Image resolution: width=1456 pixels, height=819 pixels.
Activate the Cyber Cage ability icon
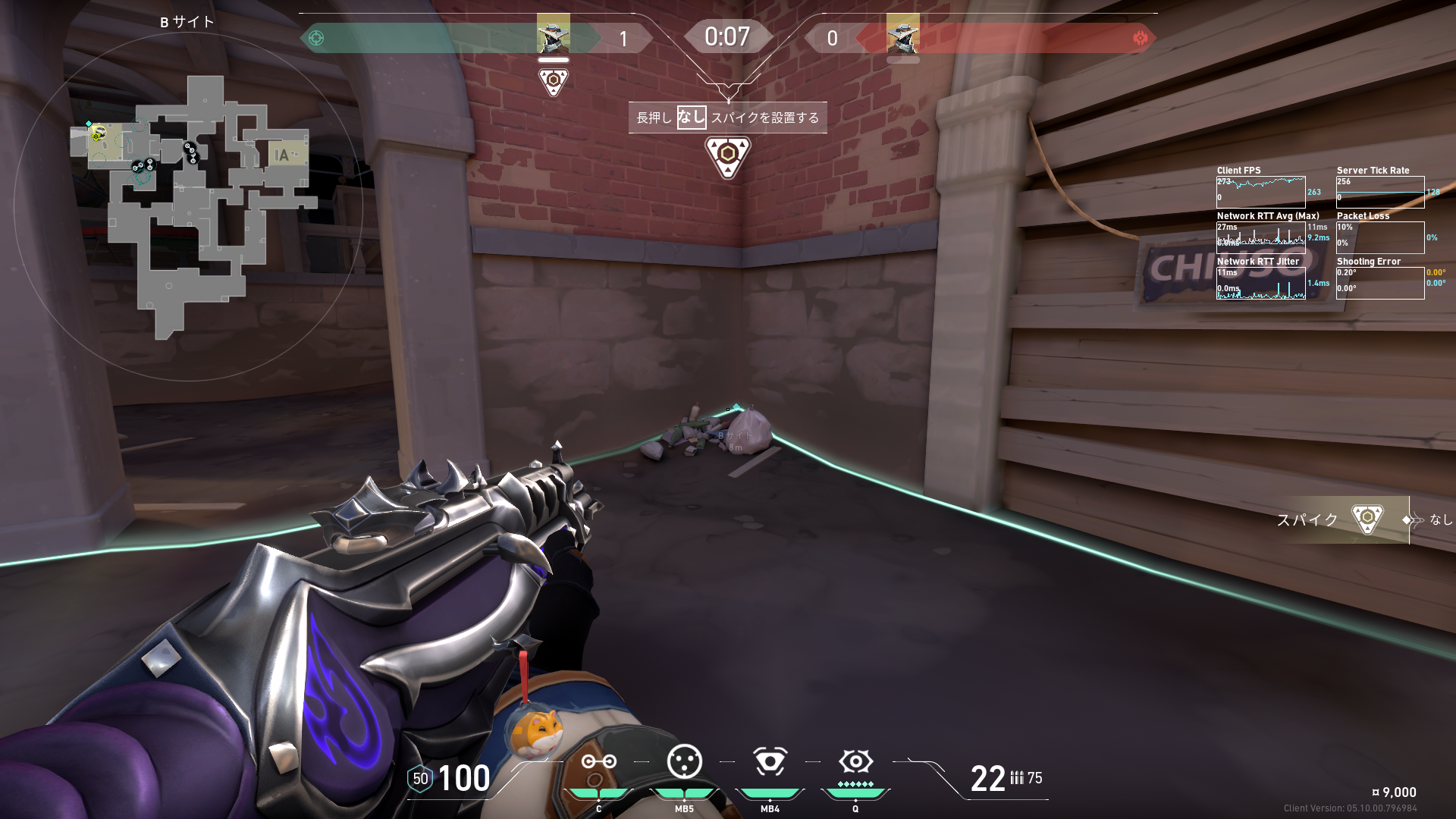tap(684, 761)
